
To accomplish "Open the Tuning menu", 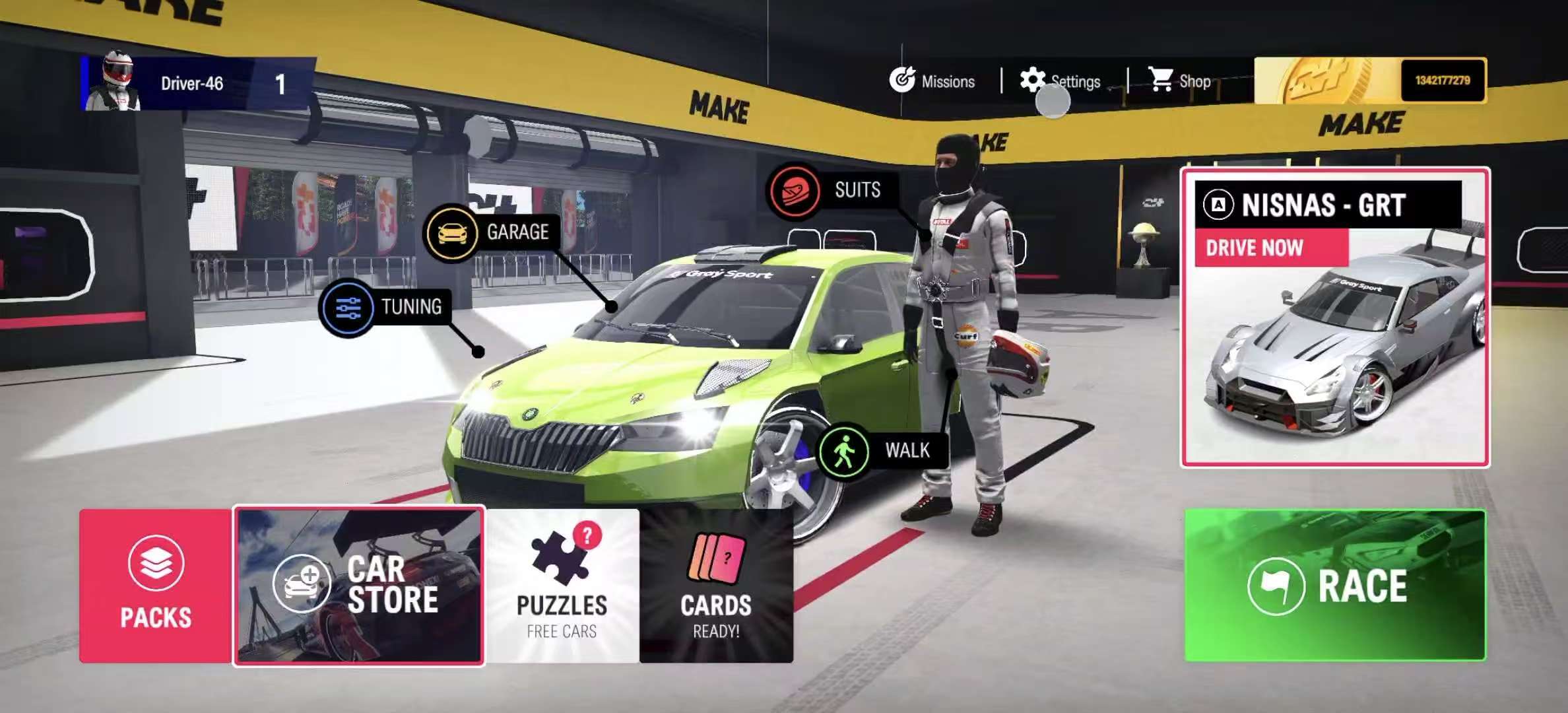I will [385, 308].
